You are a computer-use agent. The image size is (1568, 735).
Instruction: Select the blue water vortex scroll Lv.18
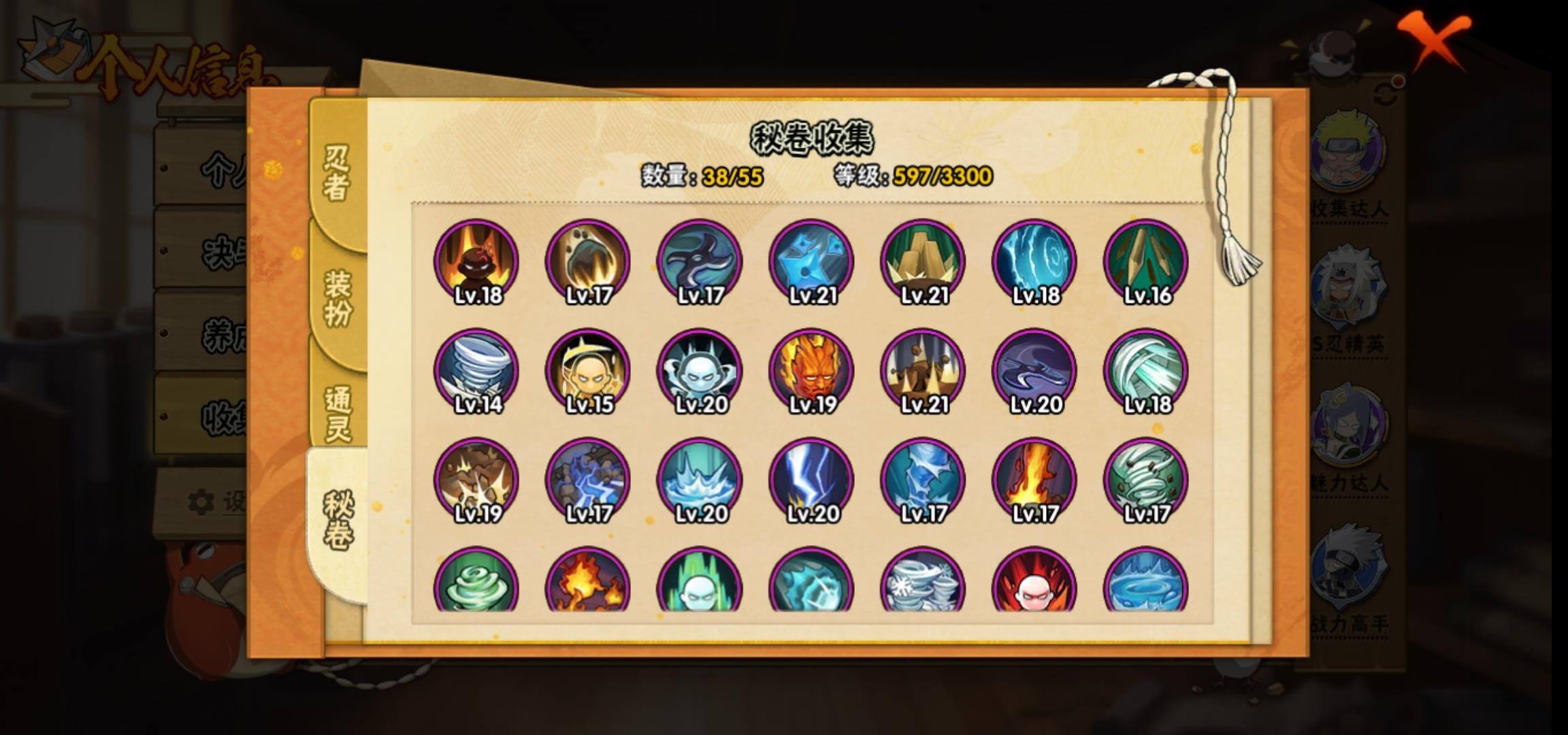point(1034,262)
